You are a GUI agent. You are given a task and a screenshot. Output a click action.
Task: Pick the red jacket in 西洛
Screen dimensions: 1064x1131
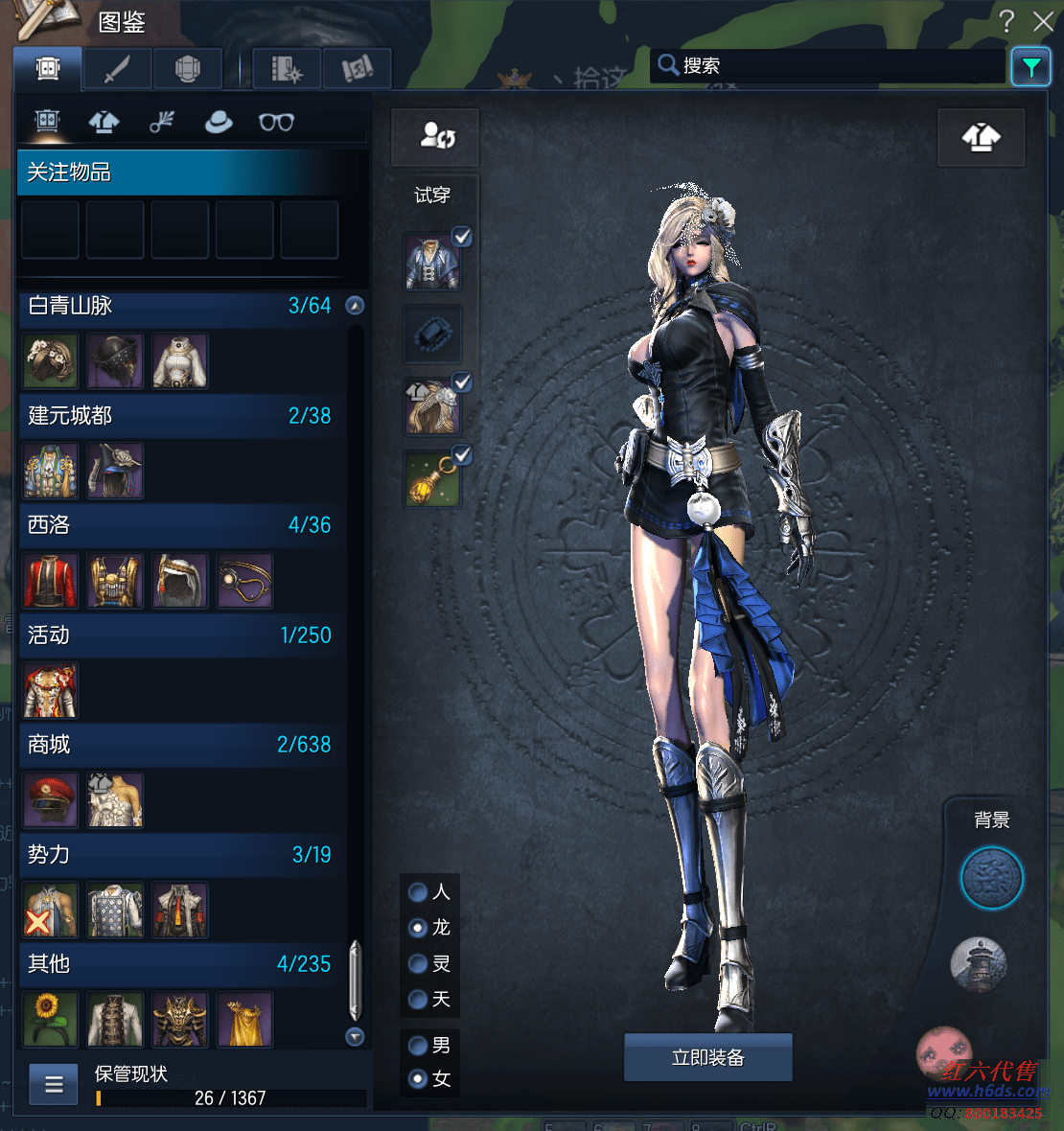tap(50, 580)
